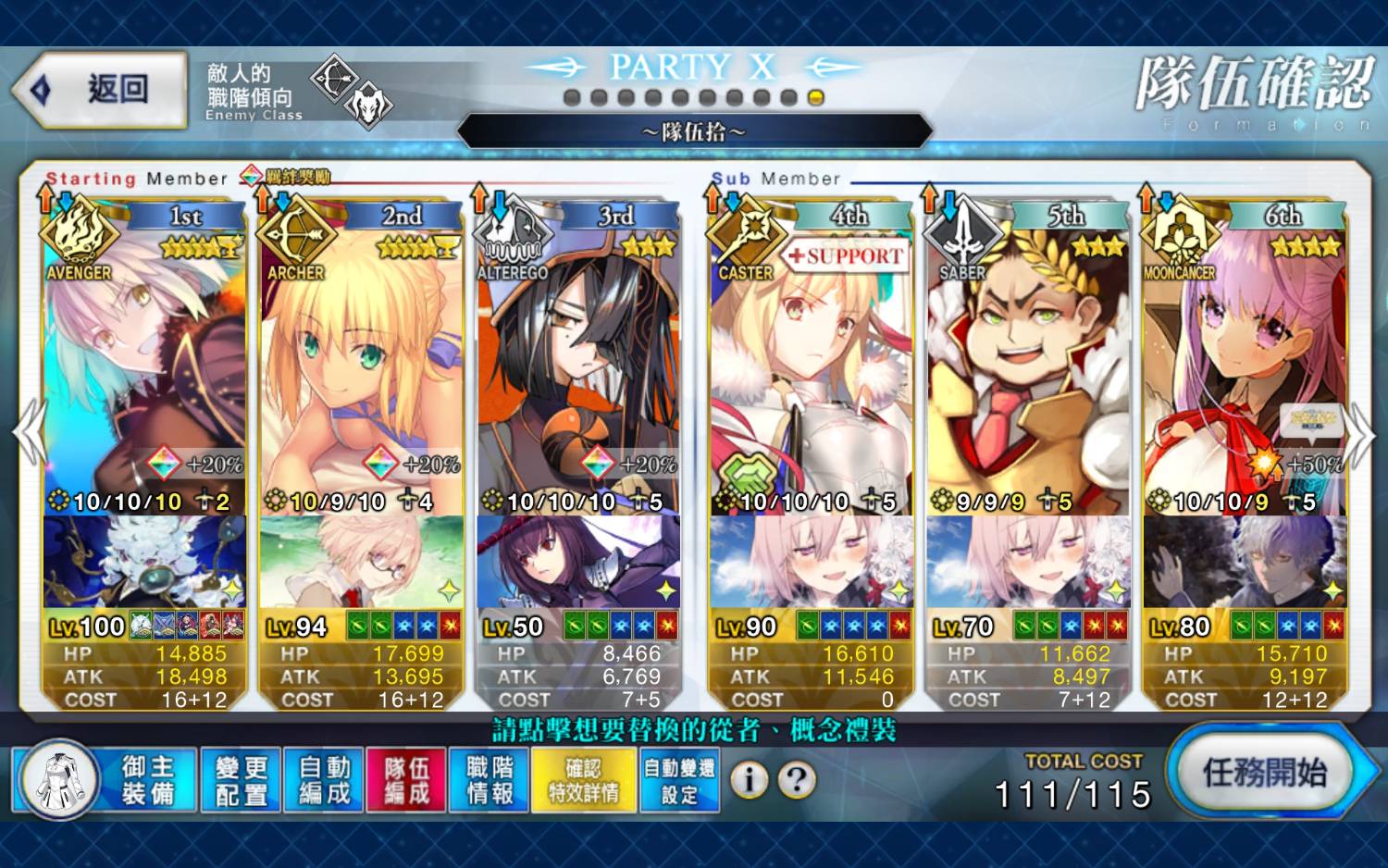Screen dimensions: 1388x868
Task: Go back with the 返回 button
Action: coord(102,90)
